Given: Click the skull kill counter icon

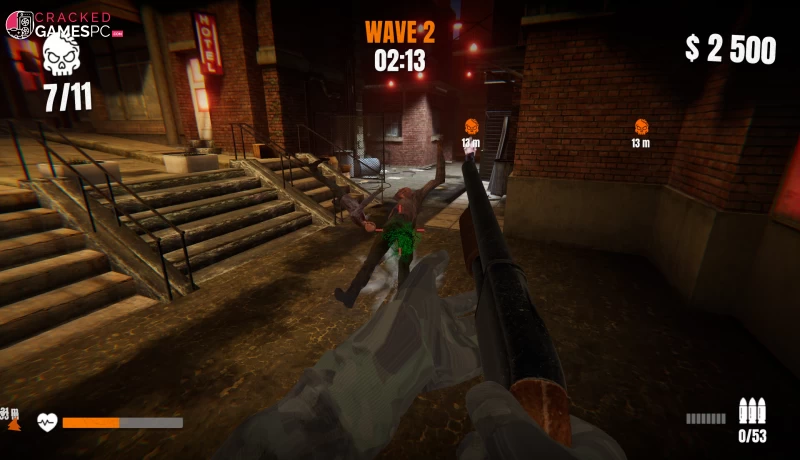Looking at the screenshot, I should (62, 58).
